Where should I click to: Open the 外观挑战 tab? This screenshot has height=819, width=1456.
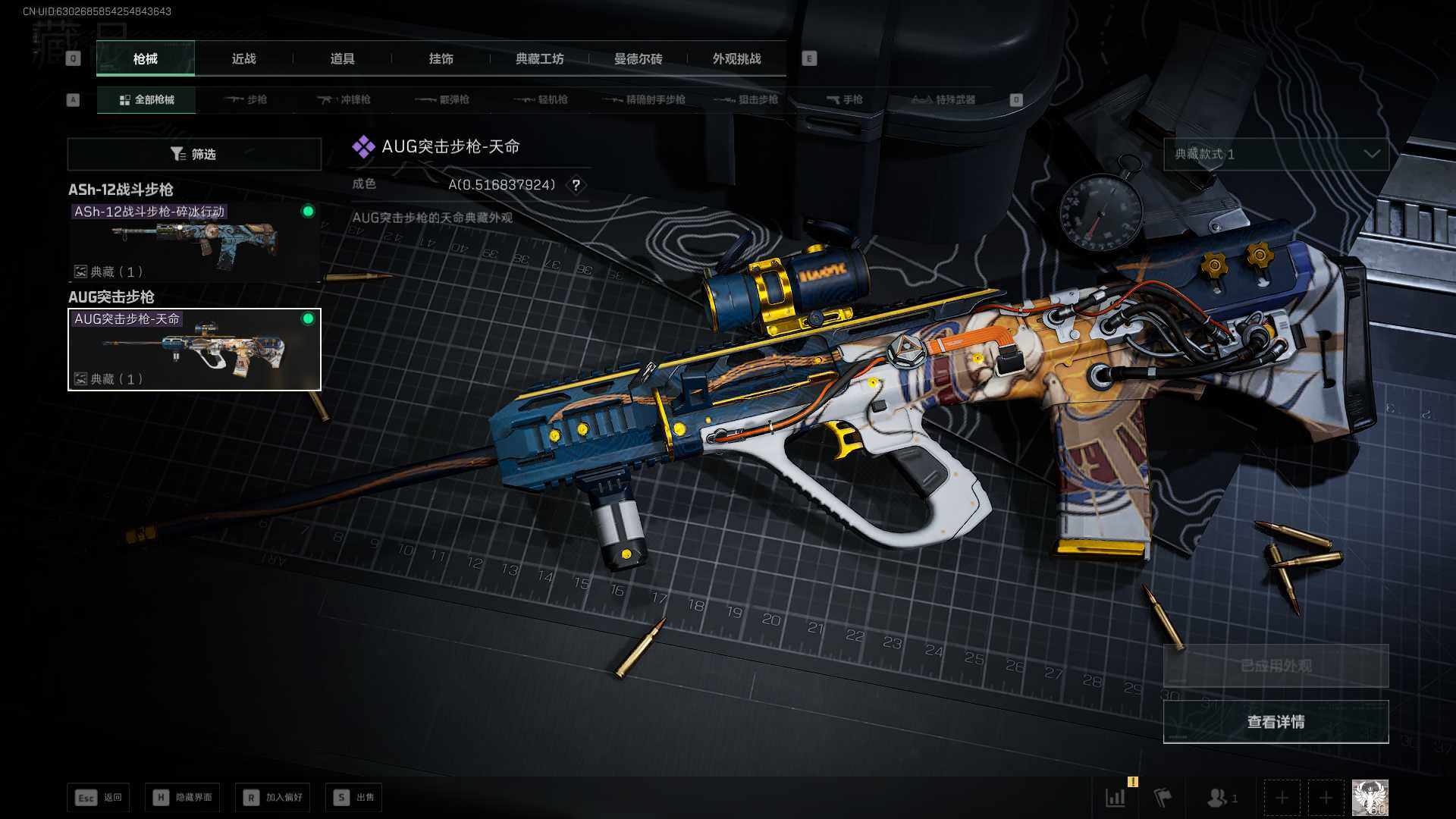click(736, 59)
